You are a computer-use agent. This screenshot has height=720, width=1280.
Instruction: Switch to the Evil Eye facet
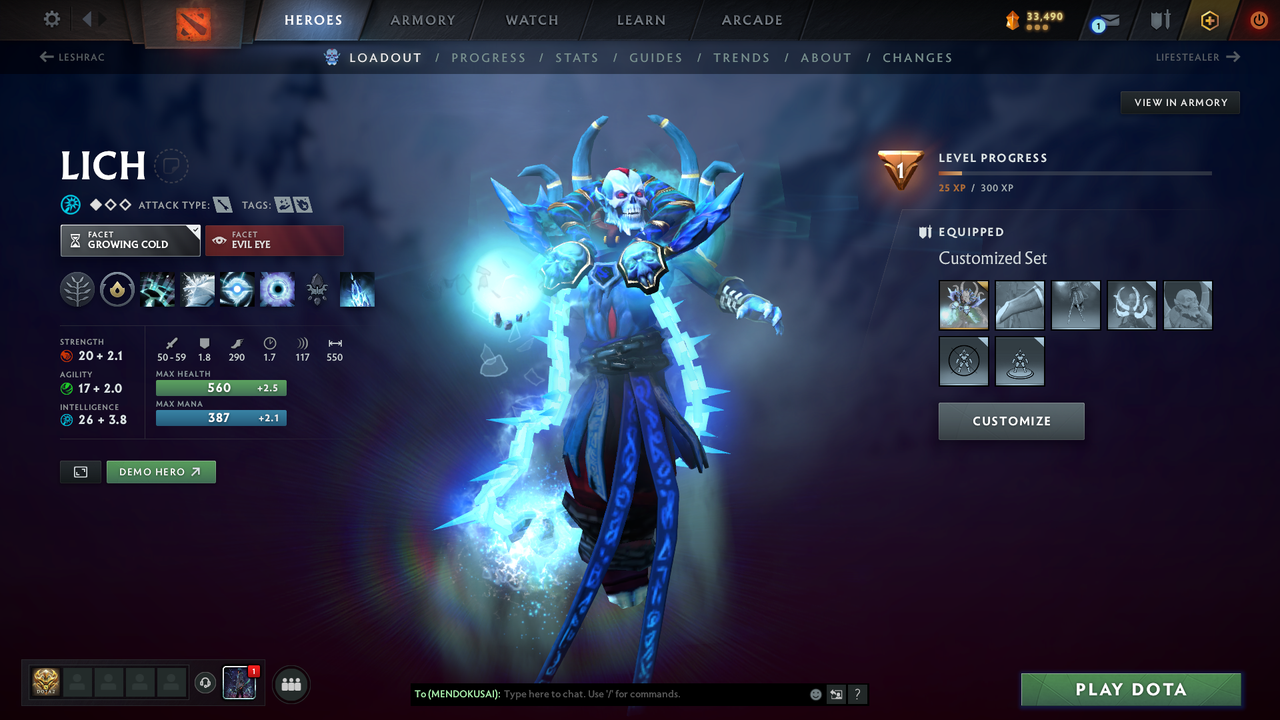(x=274, y=240)
